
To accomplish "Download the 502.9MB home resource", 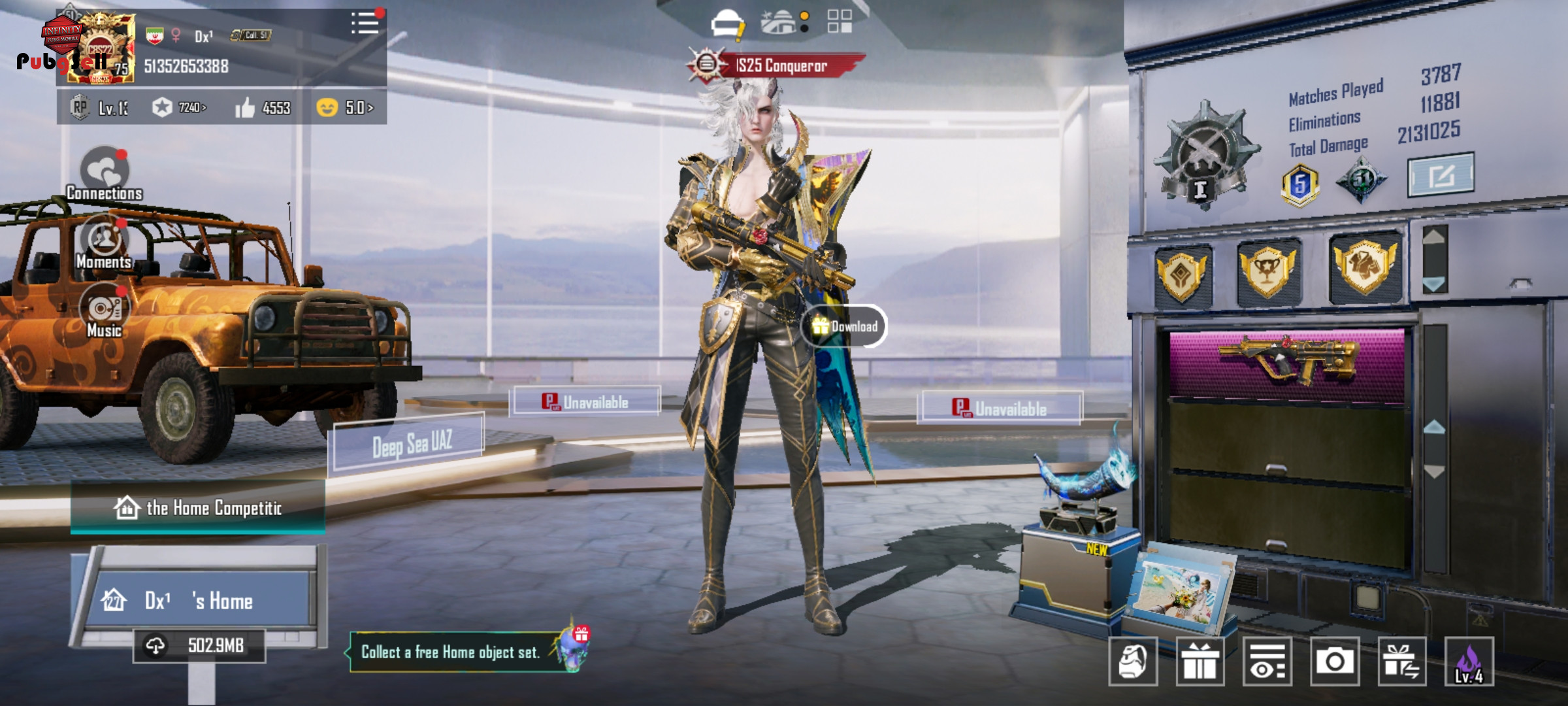I will click(x=199, y=646).
